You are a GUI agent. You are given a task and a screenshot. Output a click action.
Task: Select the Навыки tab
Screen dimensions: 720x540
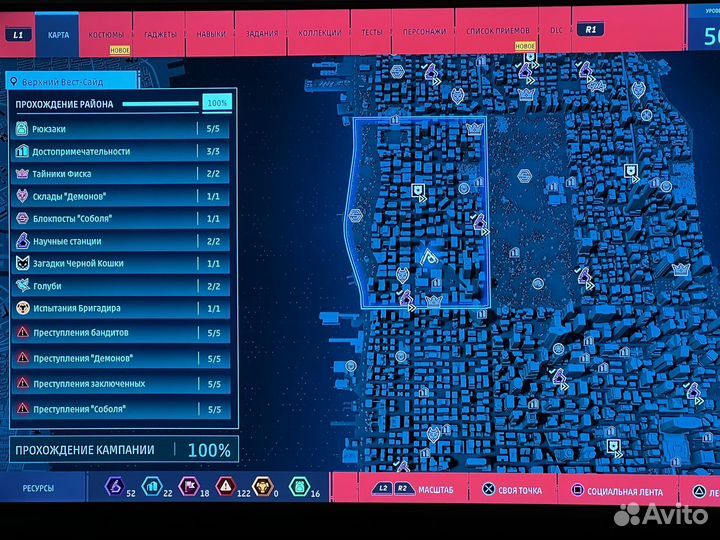[211, 34]
